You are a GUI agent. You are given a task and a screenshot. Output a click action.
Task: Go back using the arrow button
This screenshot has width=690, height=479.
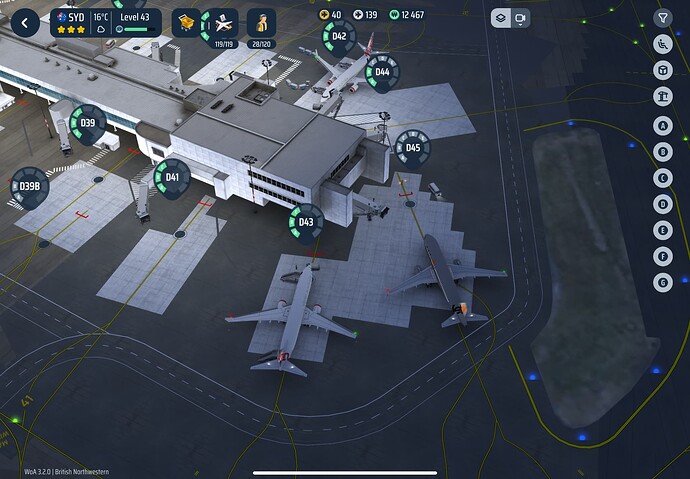coord(24,23)
